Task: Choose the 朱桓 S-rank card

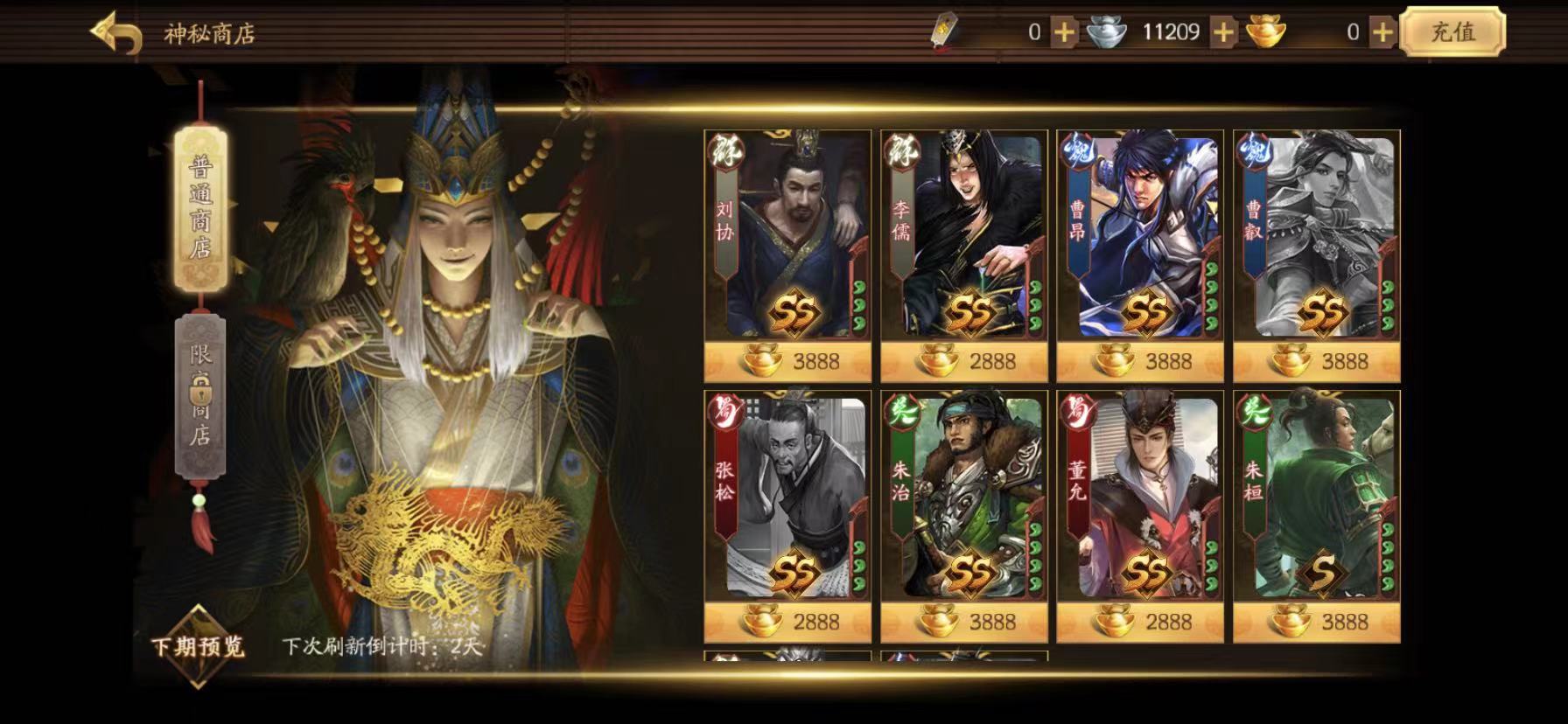Action: [1316, 497]
